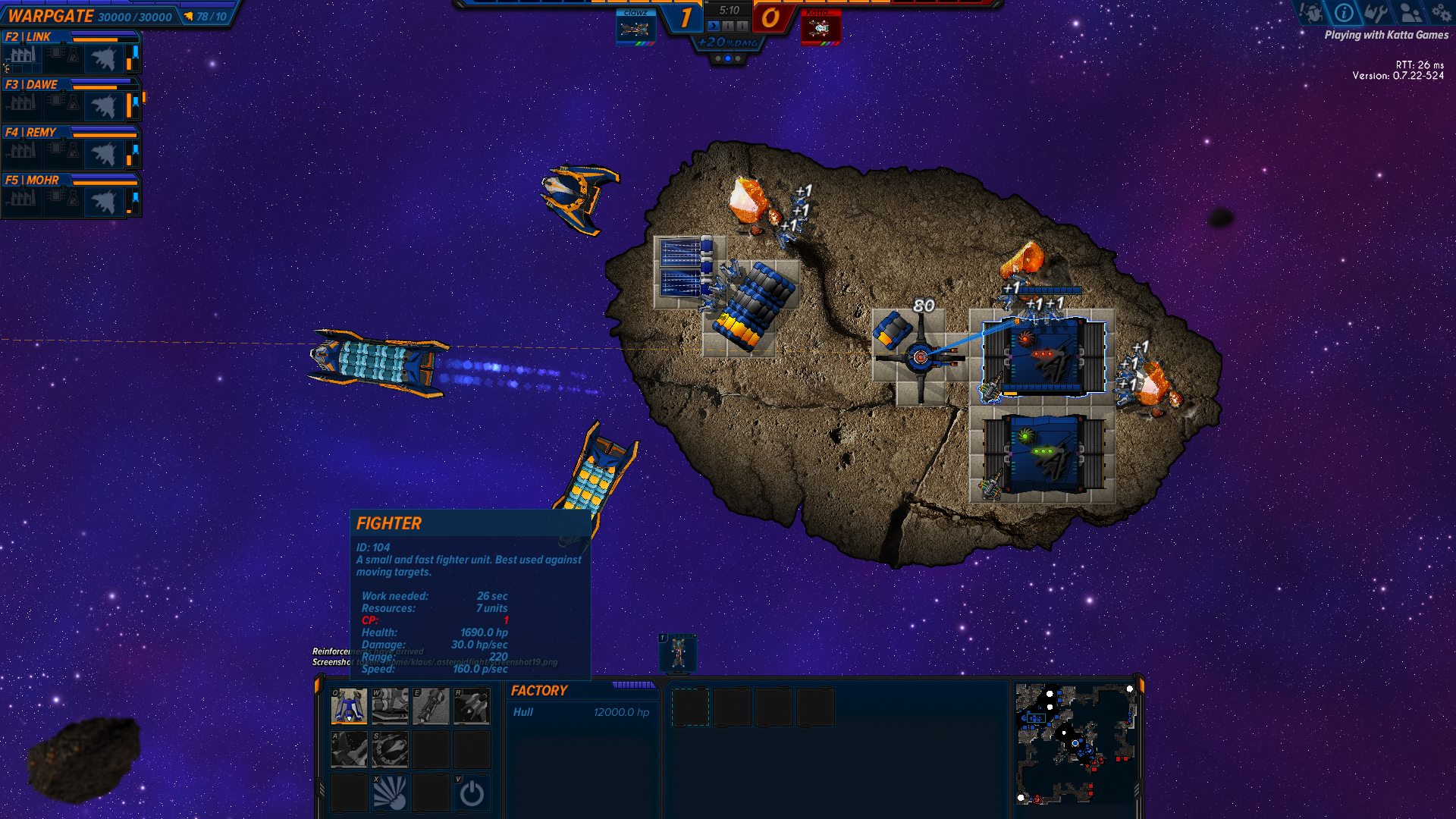
Task: Select the Fighter build icon (Q slot)
Action: [x=349, y=707]
